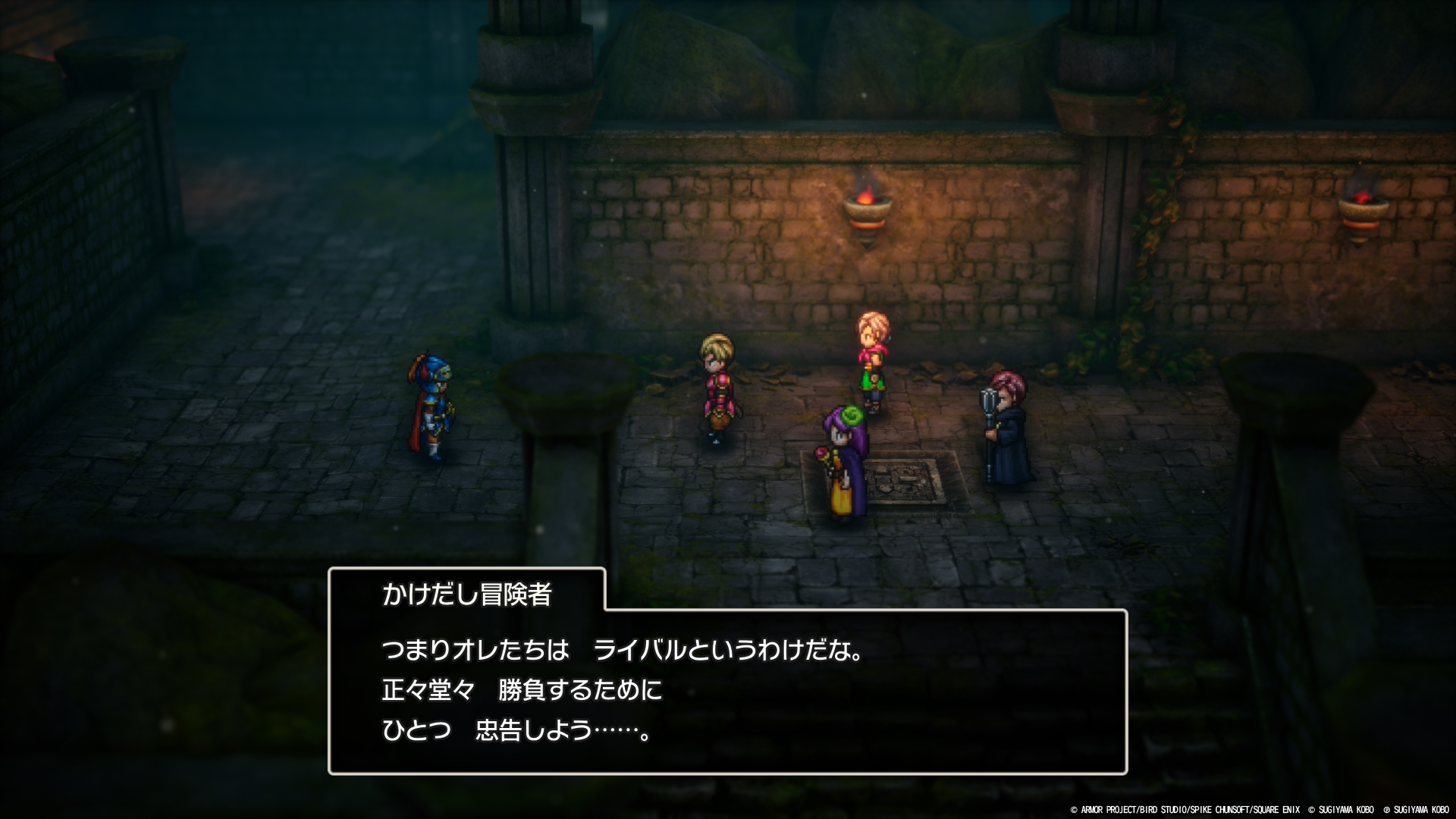Image resolution: width=1456 pixels, height=819 pixels.
Task: Advance the かけだし冒険者 dialogue box
Action: (726, 690)
